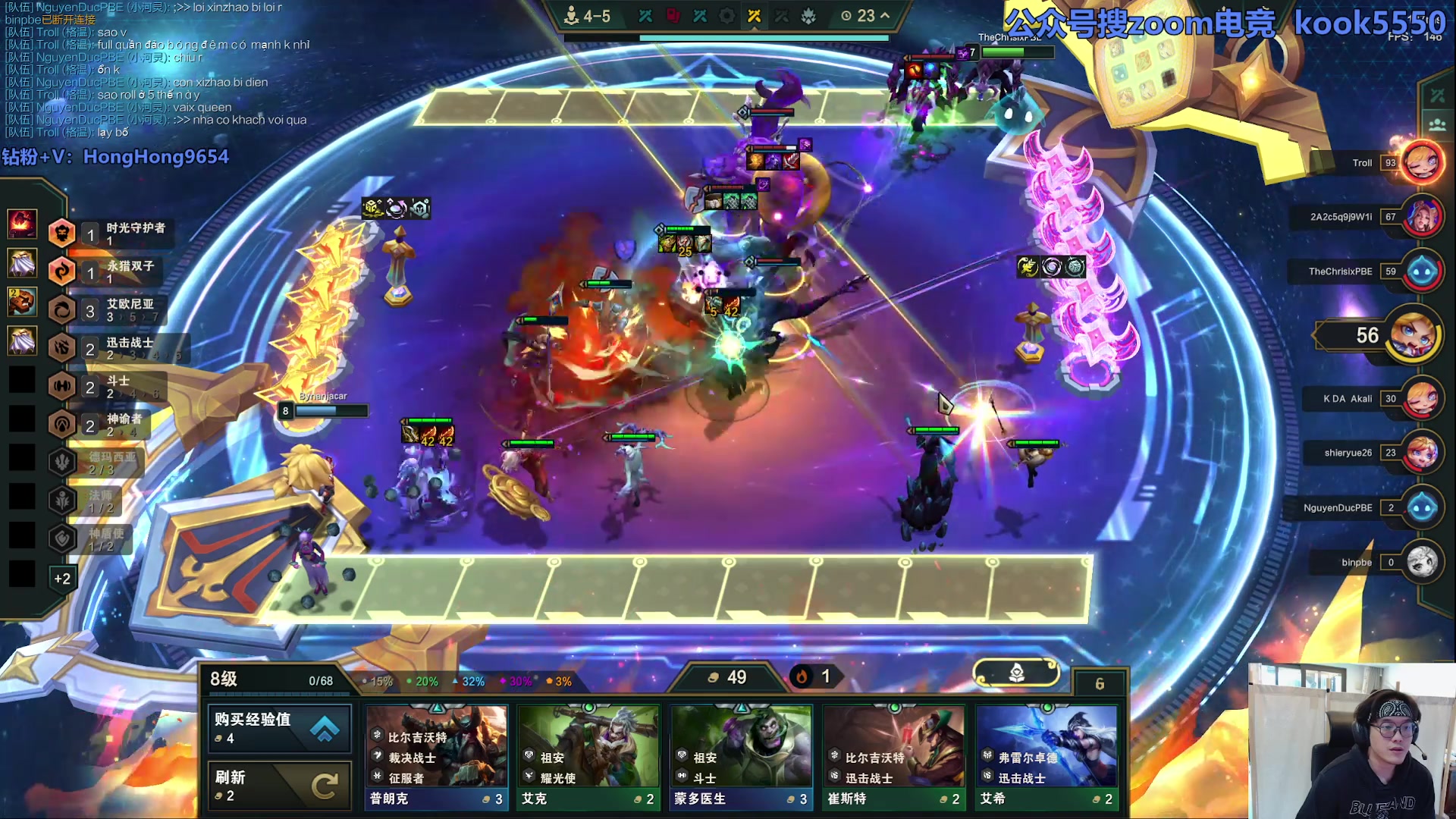Buy 崔斯特 from the shop
The height and width of the screenshot is (819, 1456).
(893, 757)
